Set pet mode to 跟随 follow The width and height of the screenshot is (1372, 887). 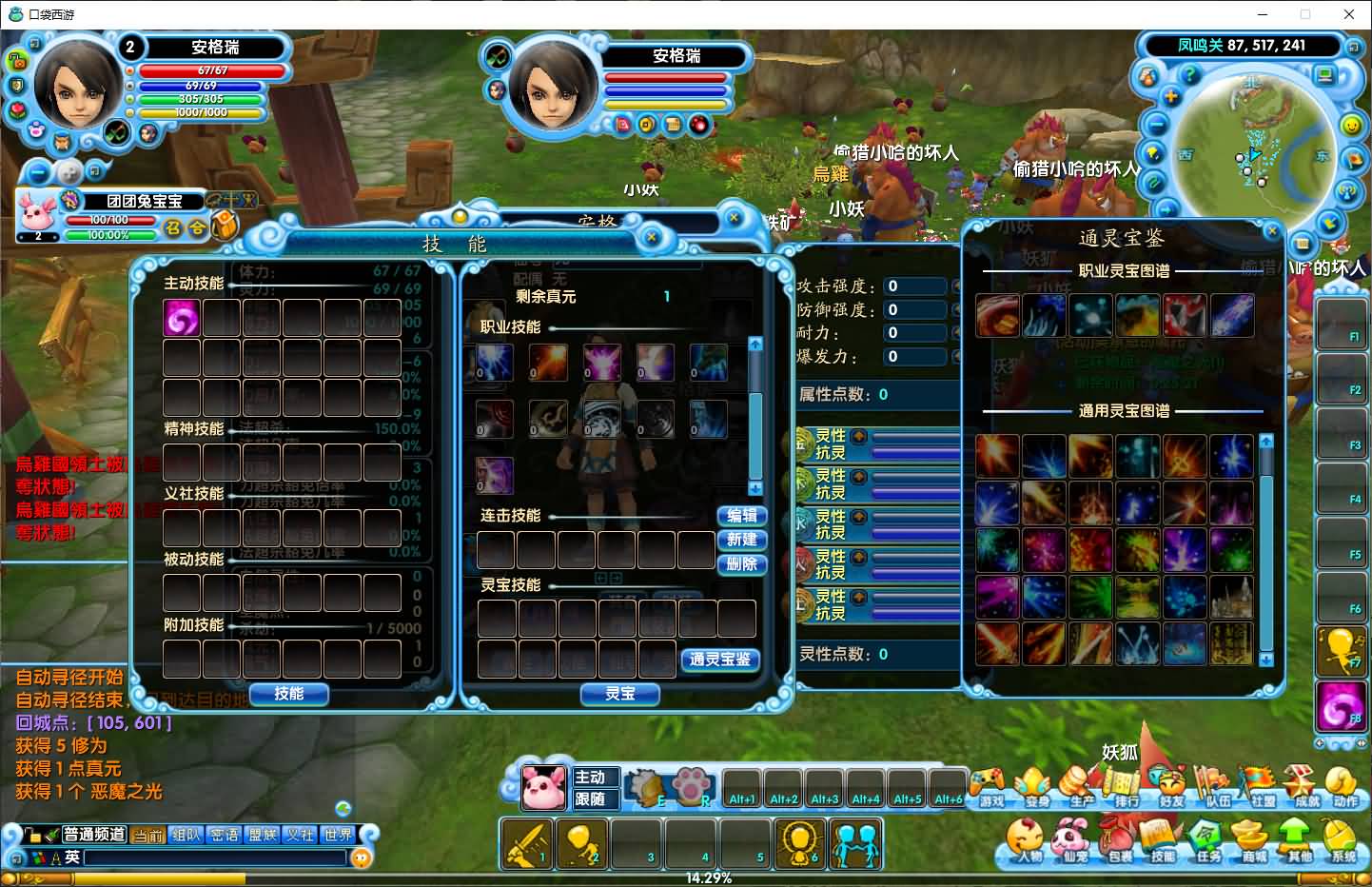[x=591, y=799]
